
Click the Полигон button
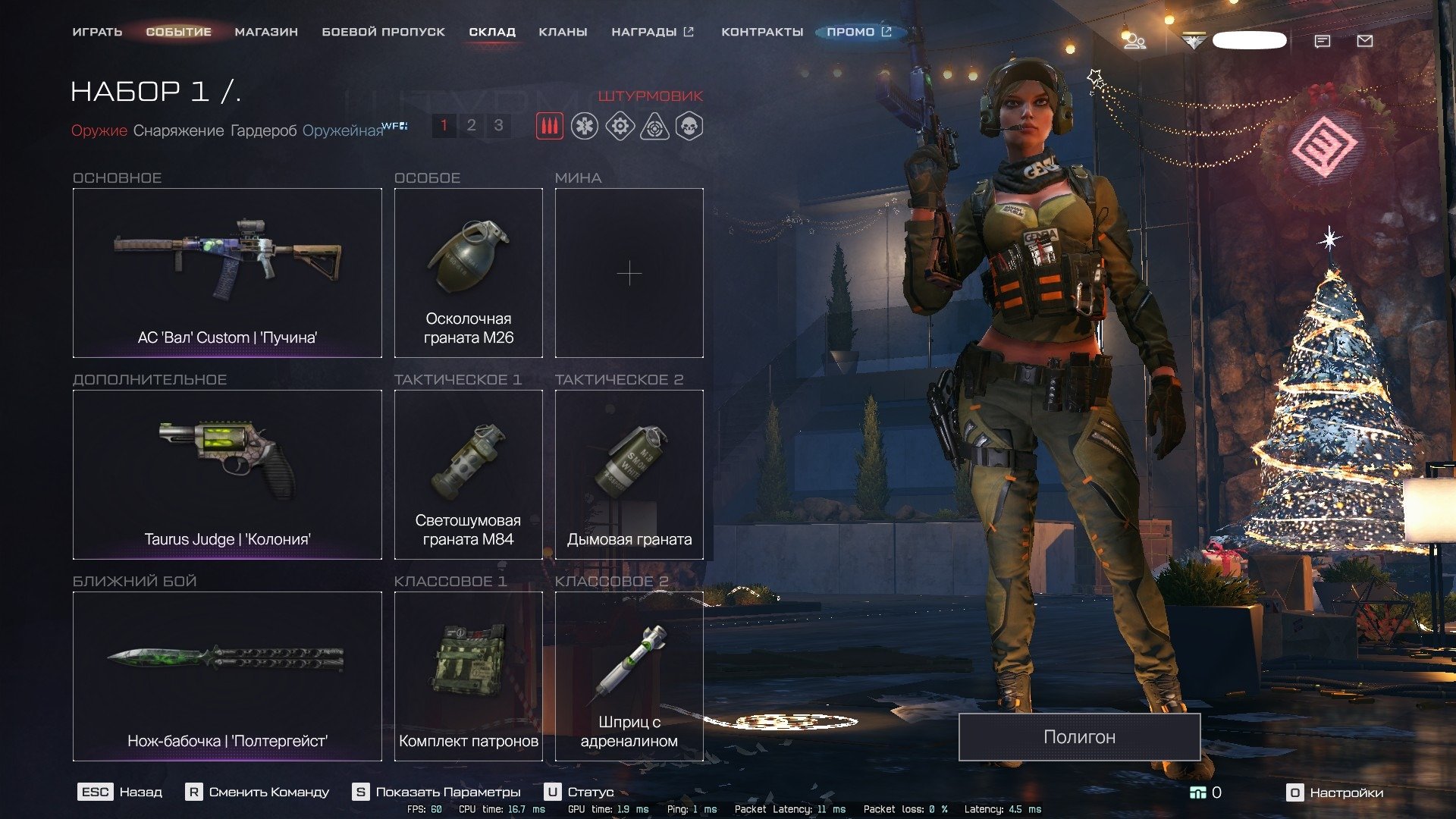(x=1079, y=736)
